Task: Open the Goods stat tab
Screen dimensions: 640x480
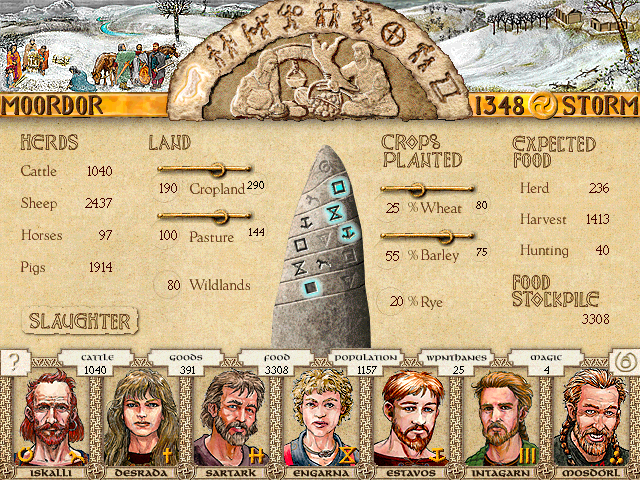Action: point(186,363)
